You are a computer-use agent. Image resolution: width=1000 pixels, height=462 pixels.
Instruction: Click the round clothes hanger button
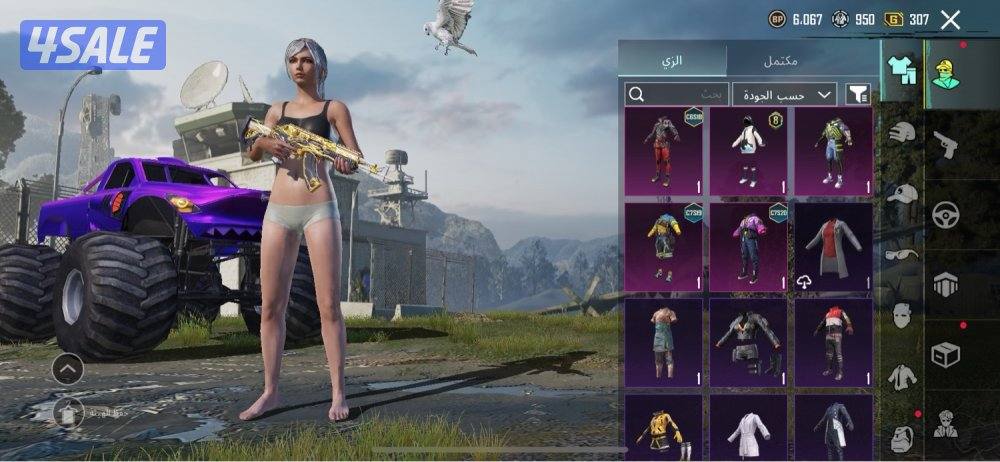click(x=67, y=410)
